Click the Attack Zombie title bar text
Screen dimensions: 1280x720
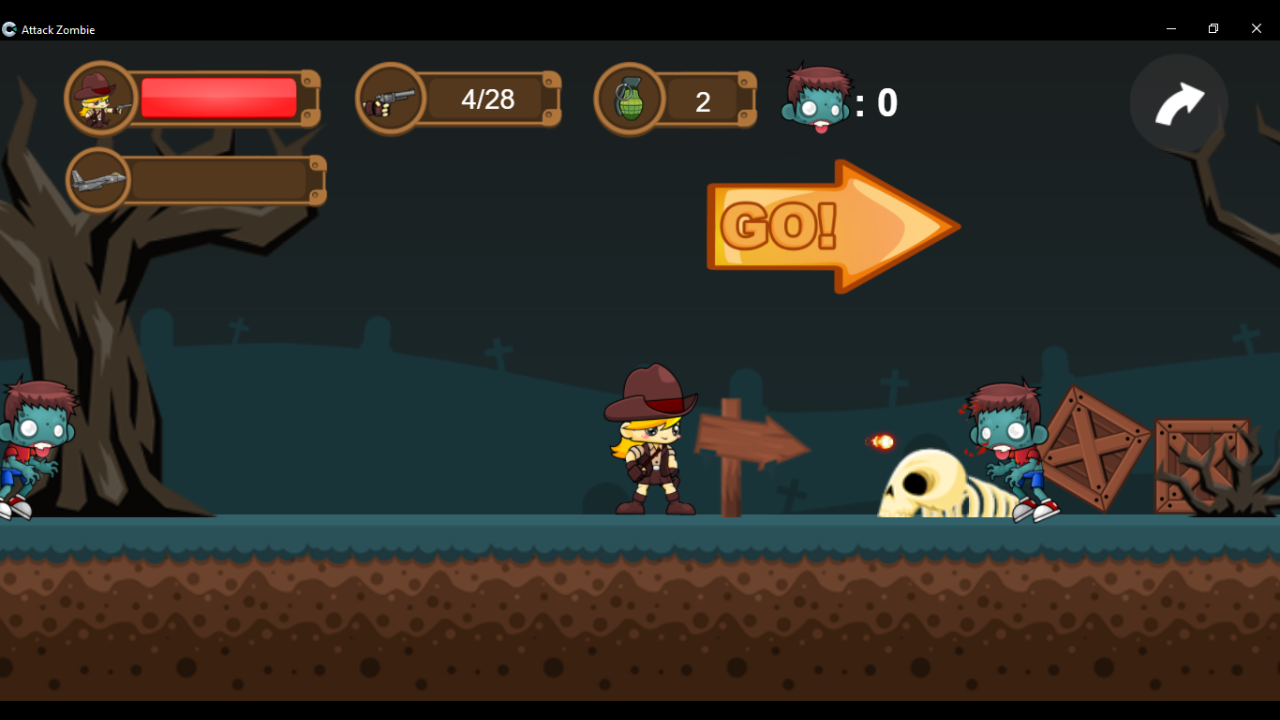[x=58, y=29]
